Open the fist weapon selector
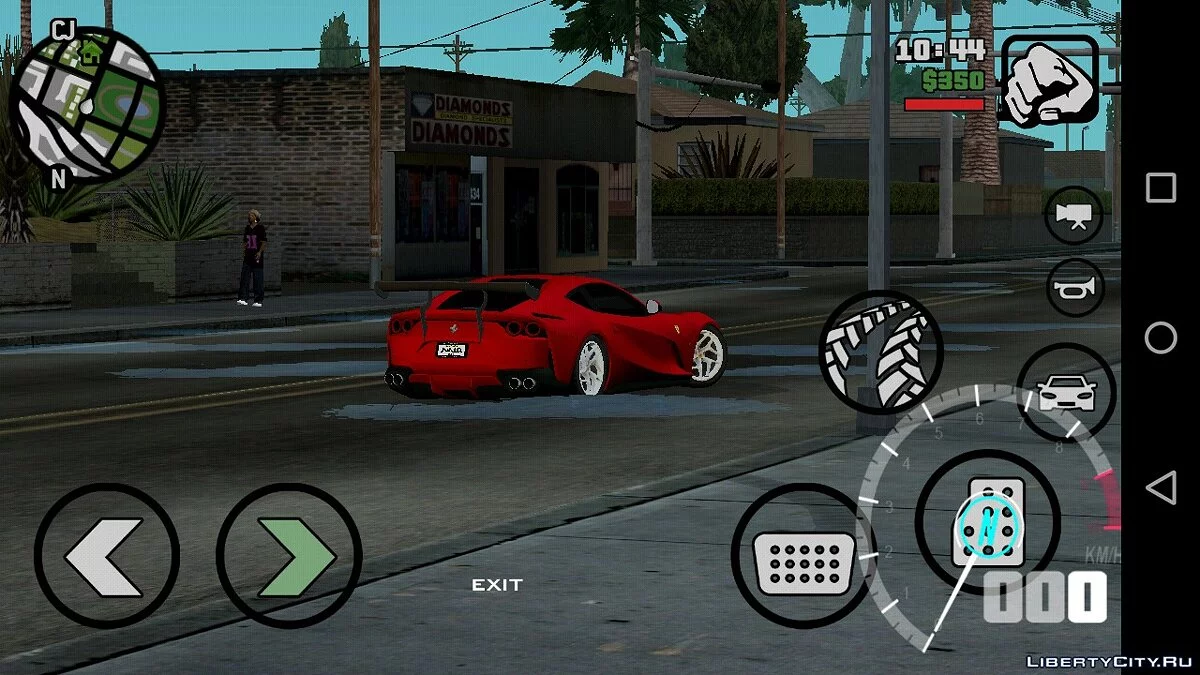This screenshot has width=1200, height=675. [x=1049, y=82]
